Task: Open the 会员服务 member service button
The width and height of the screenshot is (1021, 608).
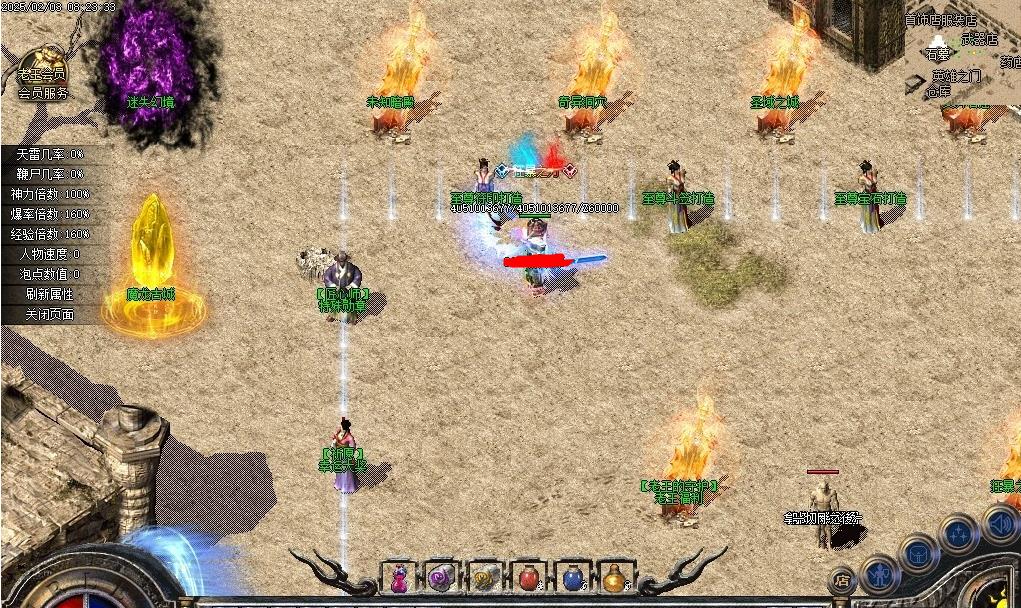Action: (x=43, y=93)
